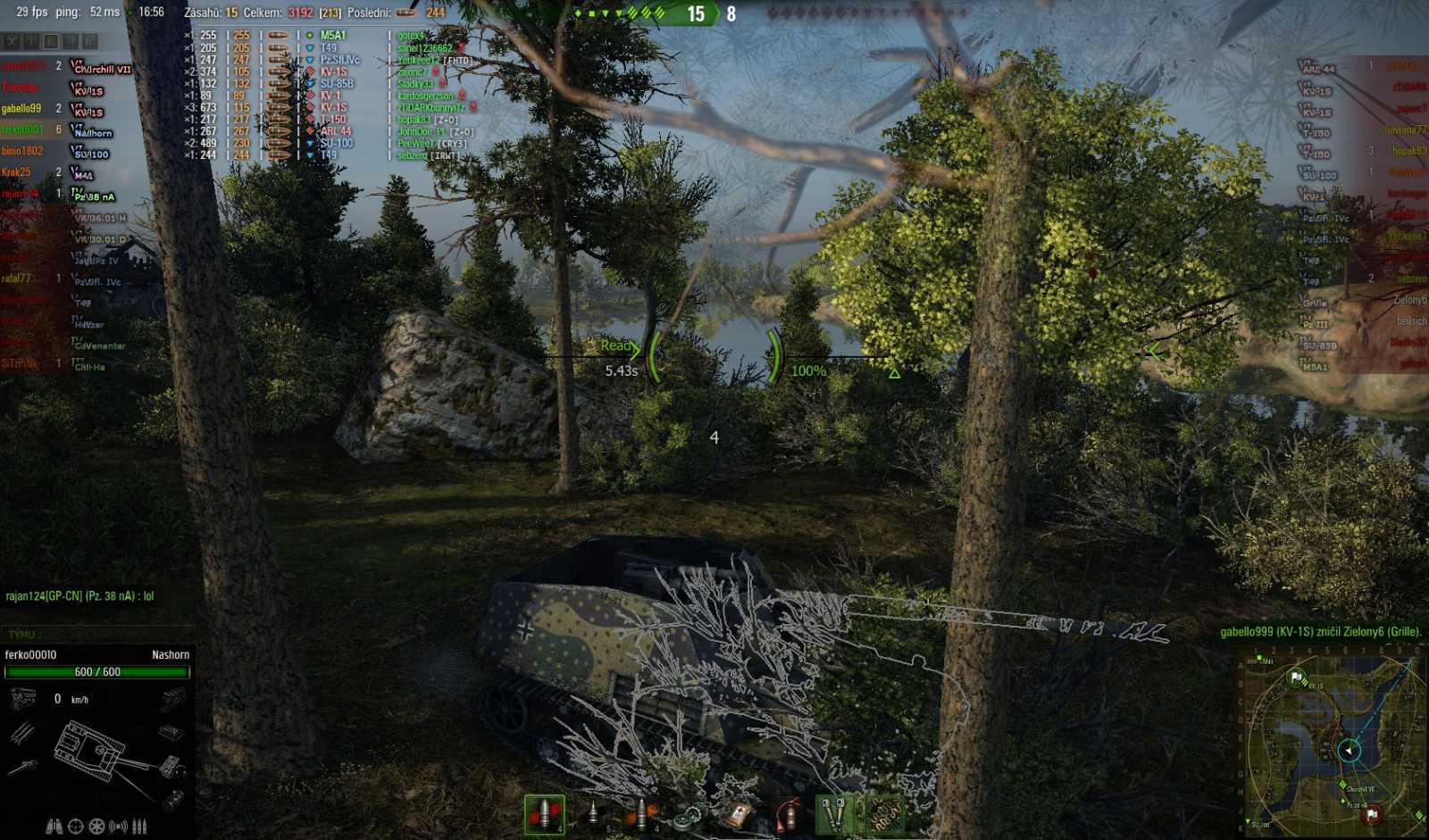Click the green arrow marker left of the reticle
The height and width of the screenshot is (840, 1429).
[x=636, y=350]
